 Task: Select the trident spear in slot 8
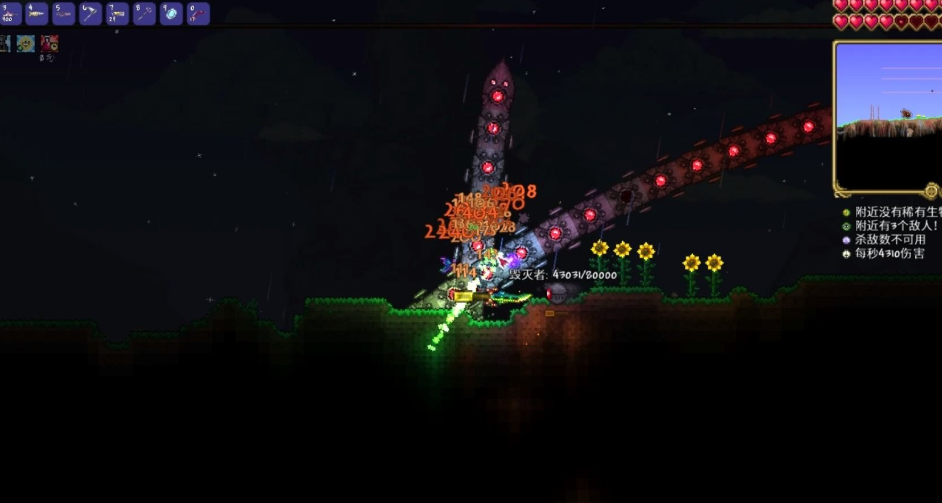pos(145,14)
